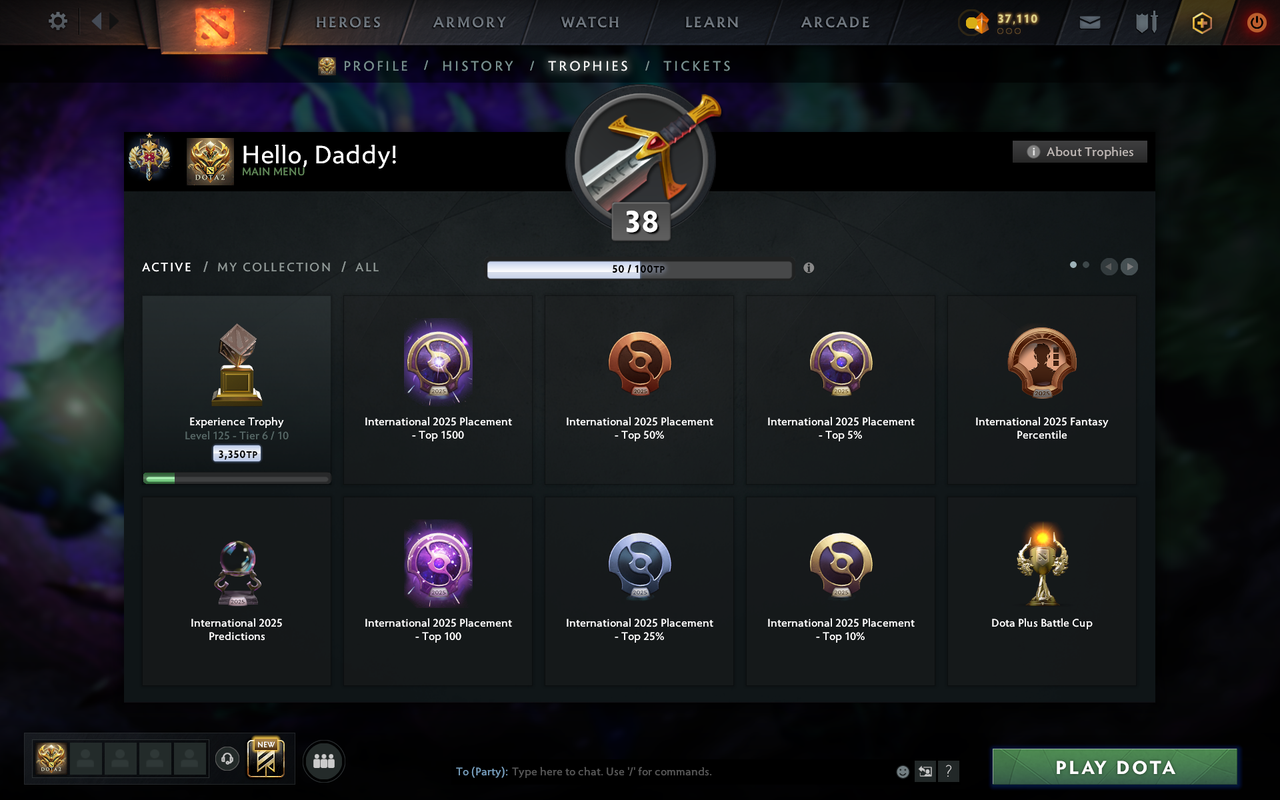Click the About Trophies button
This screenshot has height=800, width=1280.
[x=1080, y=151]
